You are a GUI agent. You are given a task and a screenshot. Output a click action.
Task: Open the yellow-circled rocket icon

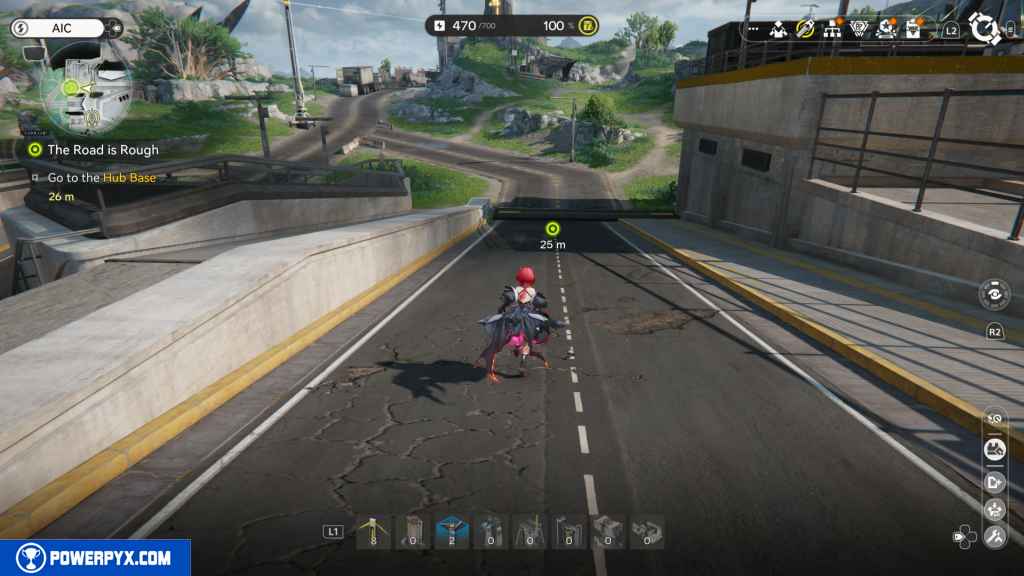point(805,29)
